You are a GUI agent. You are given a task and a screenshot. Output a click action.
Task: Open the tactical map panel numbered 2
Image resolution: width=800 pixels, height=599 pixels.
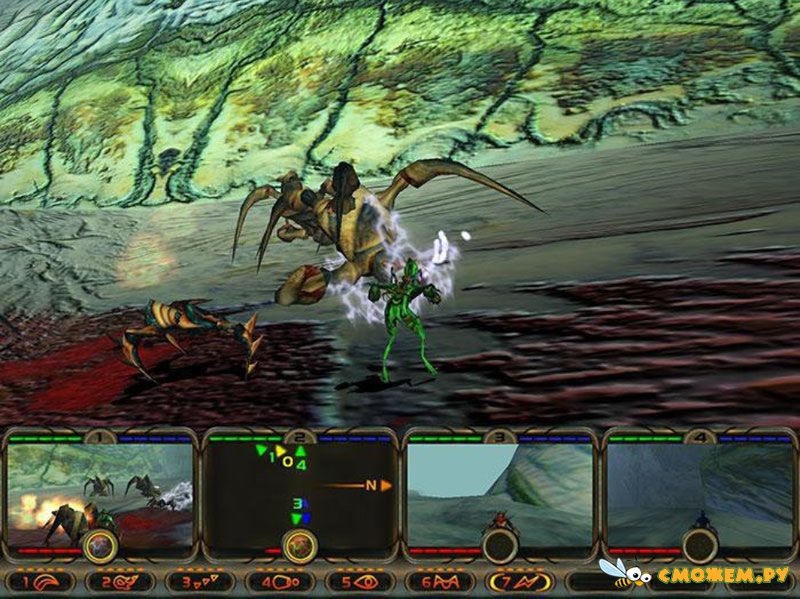tap(300, 490)
